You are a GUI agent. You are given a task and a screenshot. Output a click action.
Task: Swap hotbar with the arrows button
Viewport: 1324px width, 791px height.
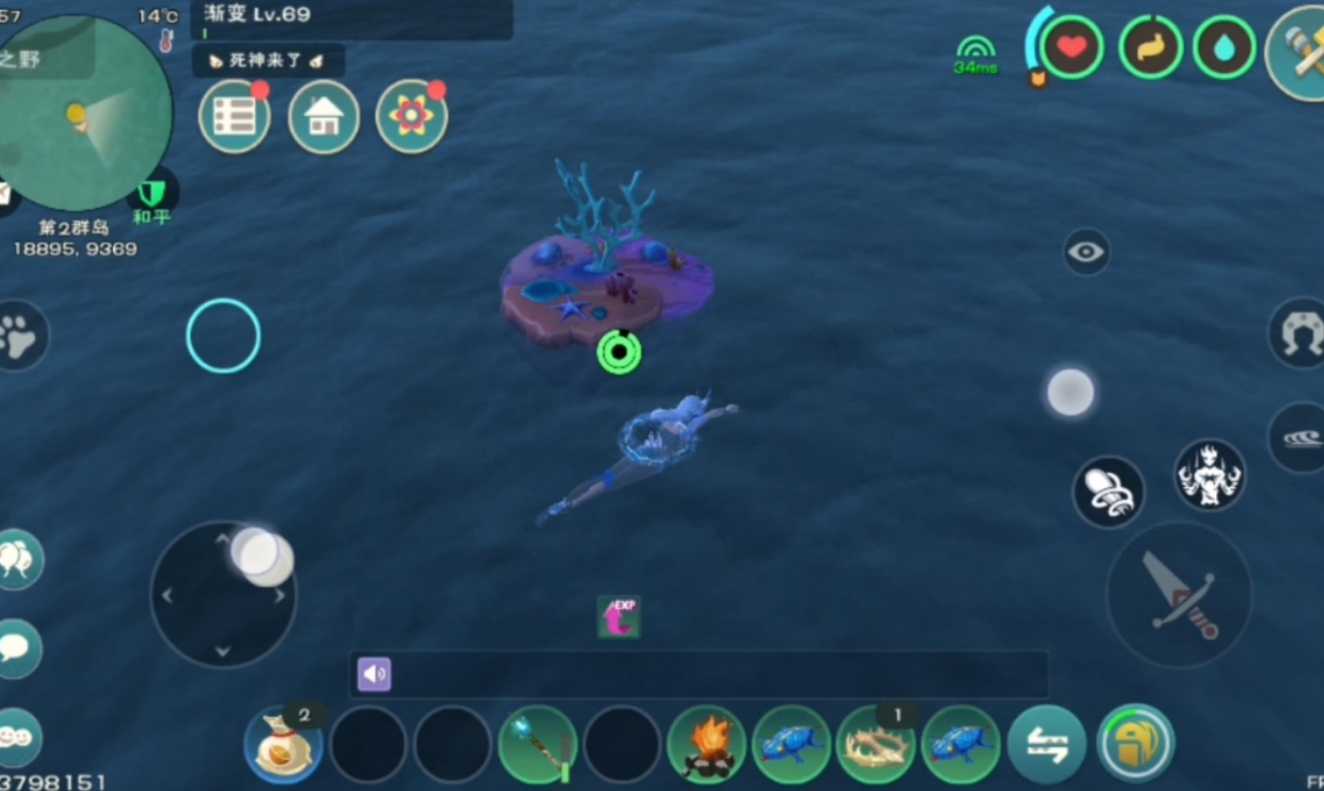[1047, 744]
